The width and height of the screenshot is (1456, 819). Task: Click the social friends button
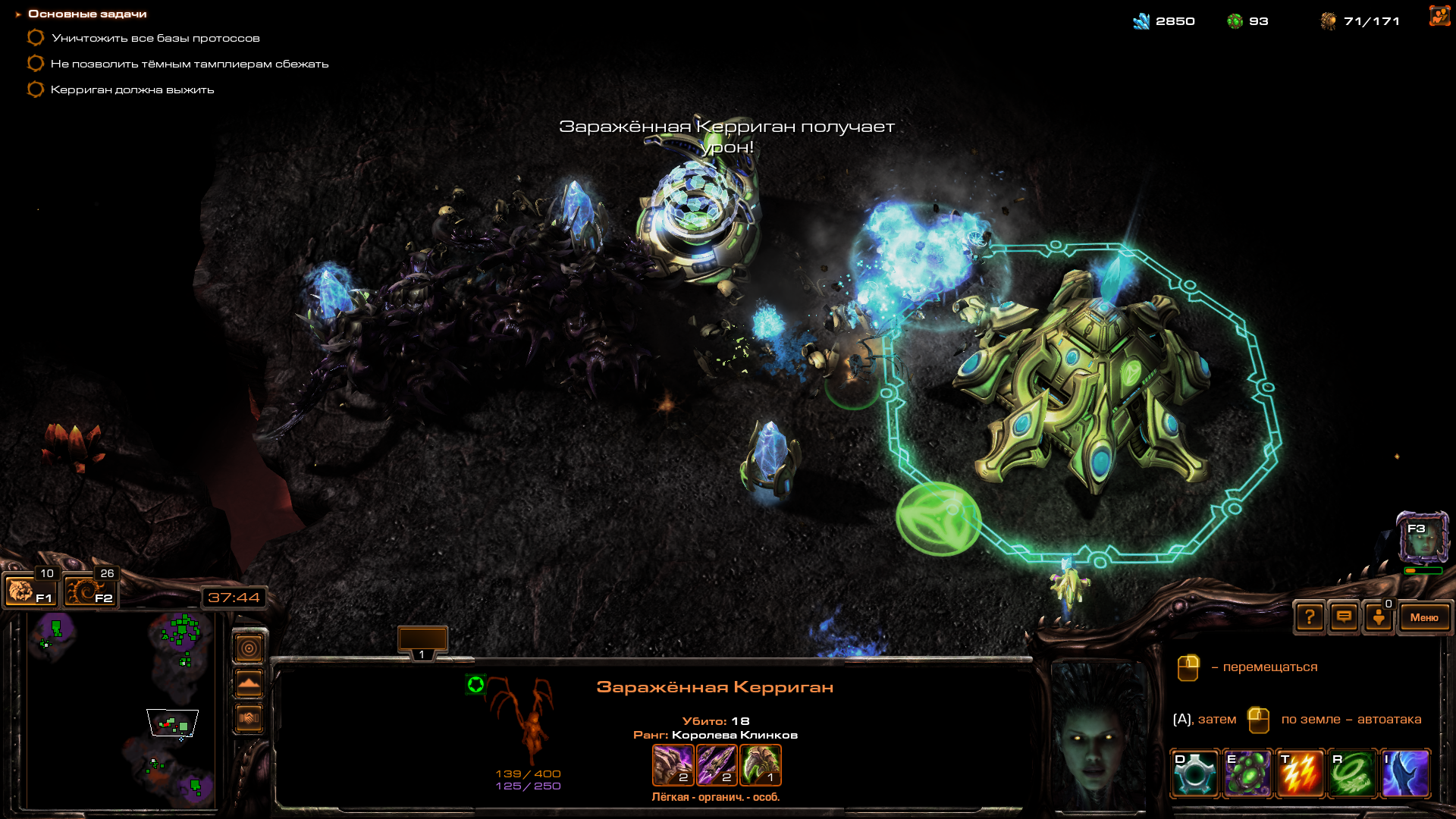pyautogui.click(x=1379, y=617)
